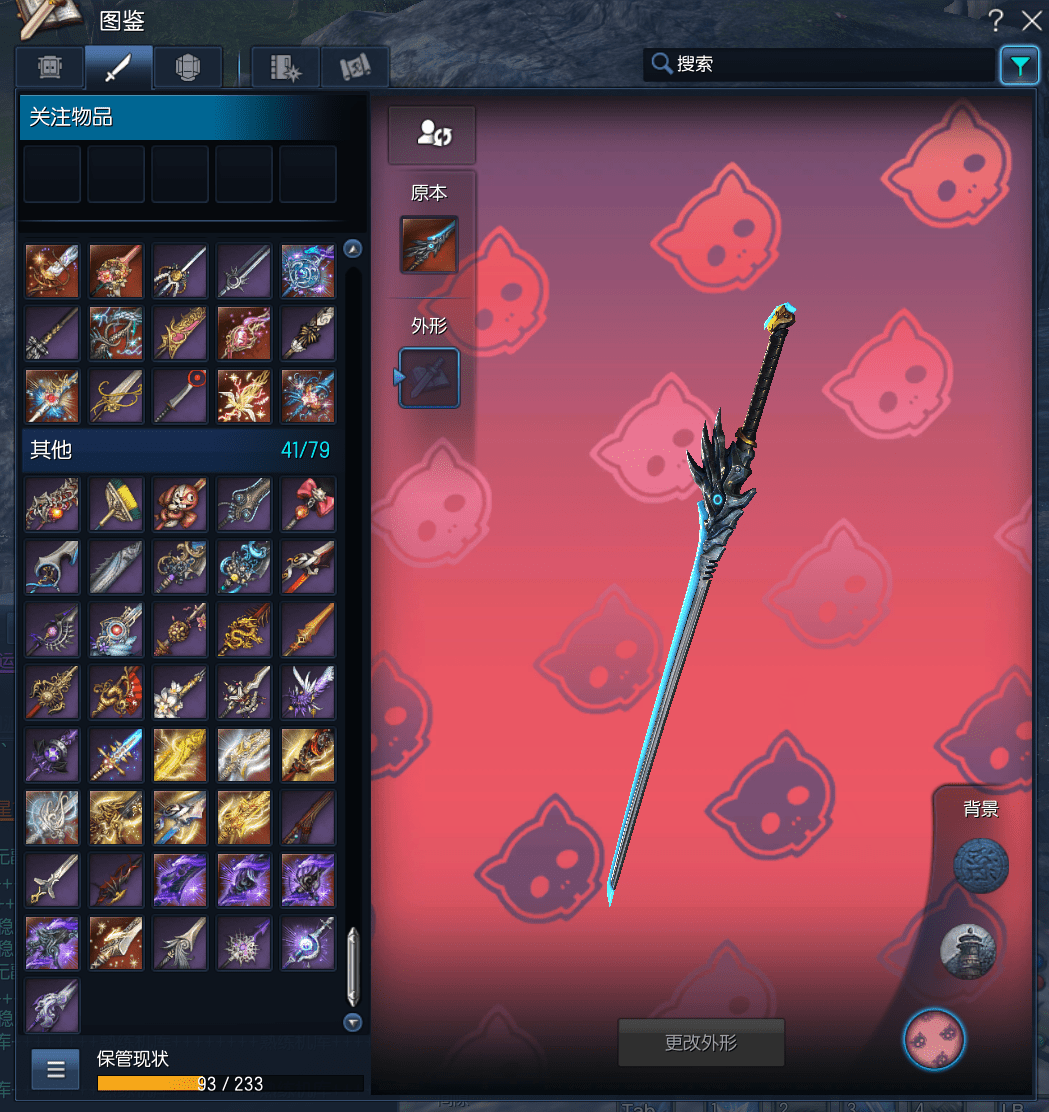Choose the blue patterned stone background
The image size is (1049, 1112).
click(x=980, y=865)
